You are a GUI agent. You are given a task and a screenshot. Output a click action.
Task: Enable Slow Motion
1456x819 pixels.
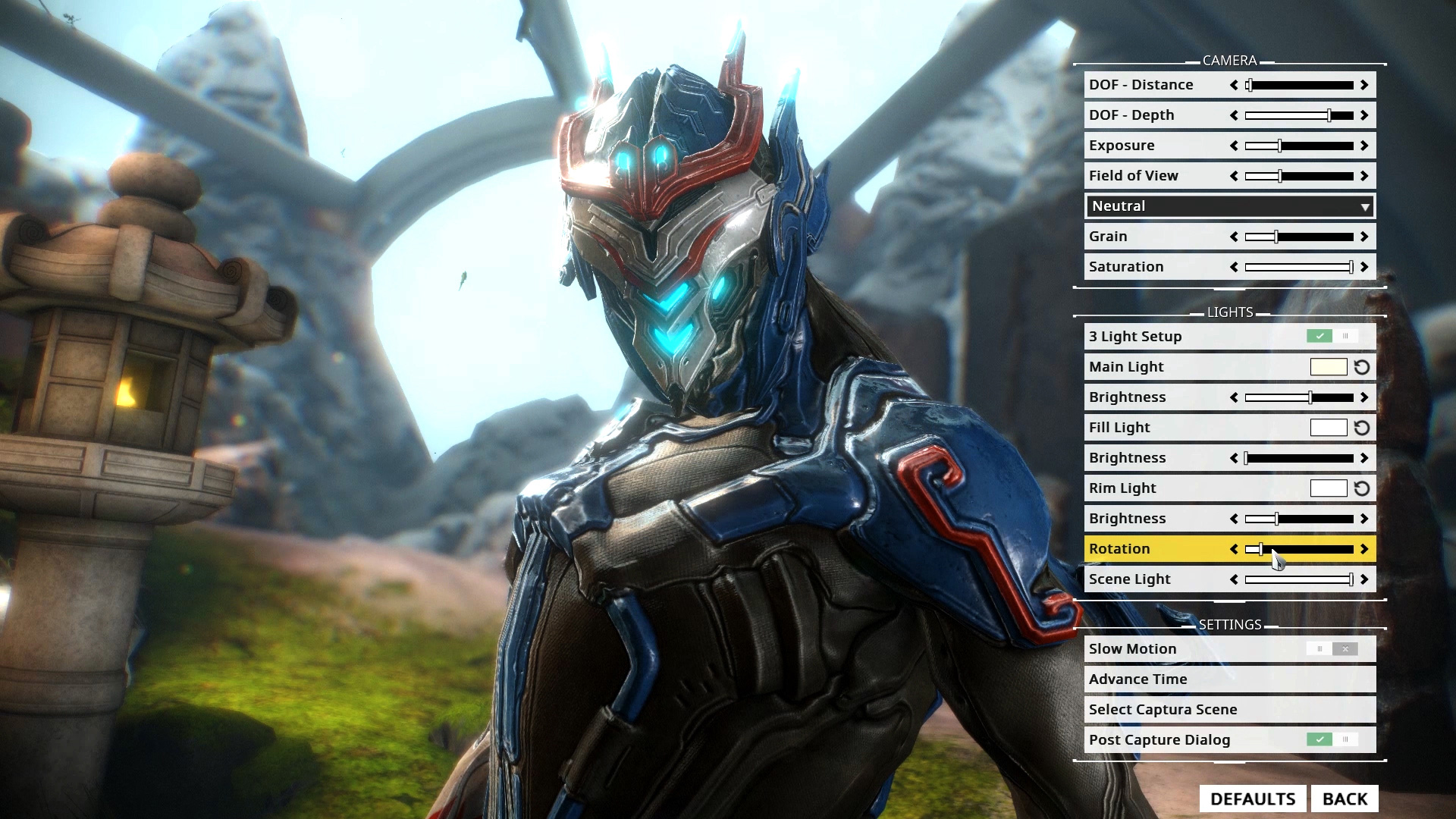1319,648
